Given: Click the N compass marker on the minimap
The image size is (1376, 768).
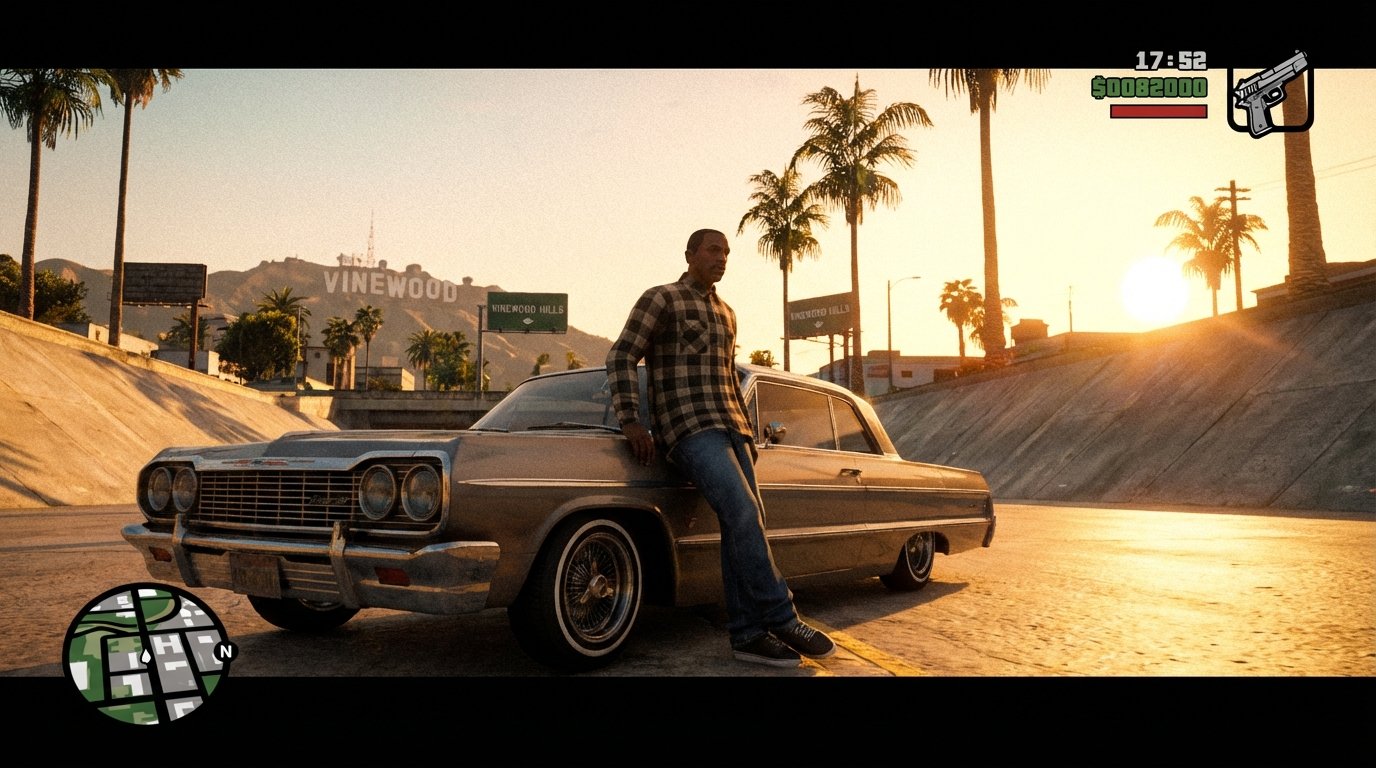Looking at the screenshot, I should point(225,650).
